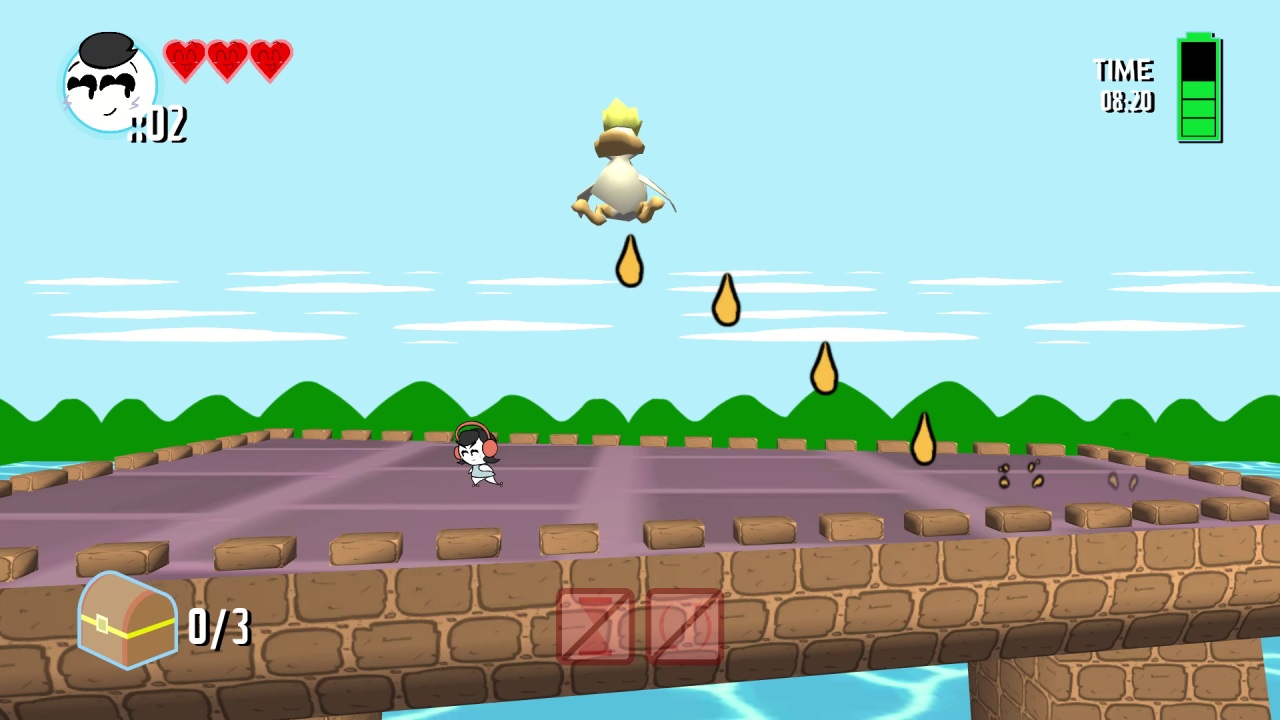Select the 08:20 timer readout
The width and height of the screenshot is (1280, 720).
(1129, 102)
